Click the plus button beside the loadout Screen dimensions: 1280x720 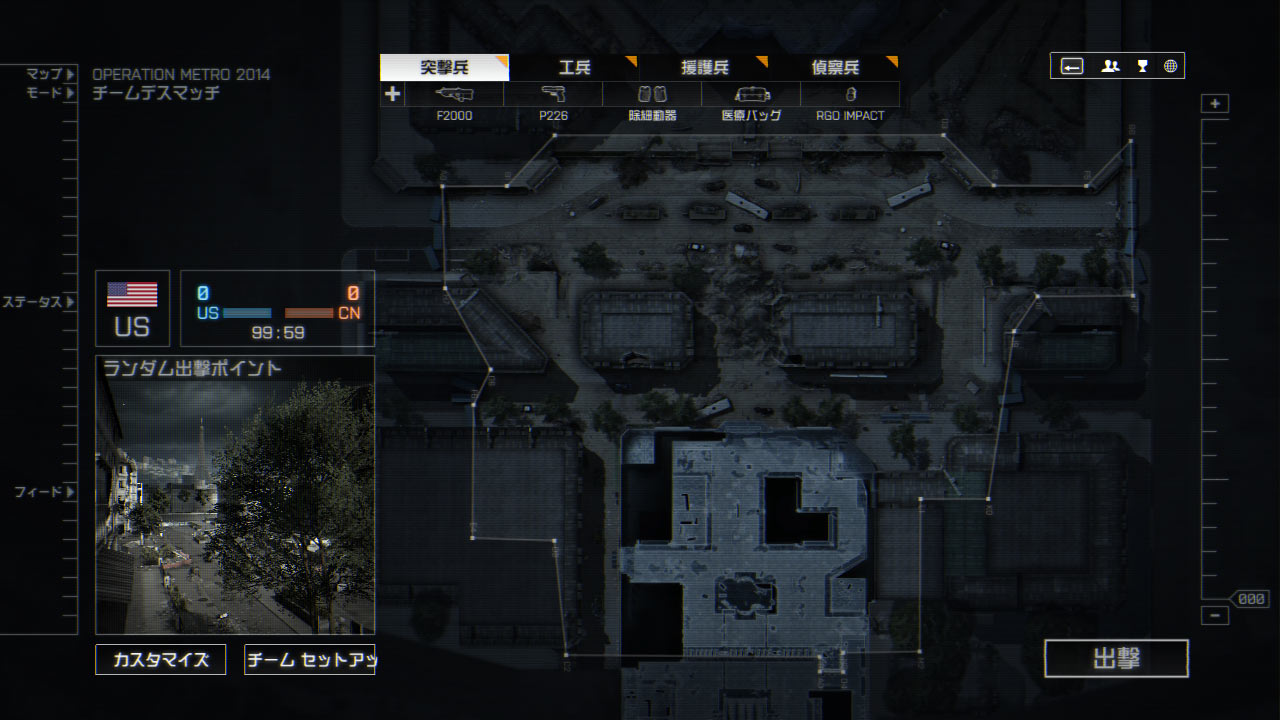tap(392, 94)
